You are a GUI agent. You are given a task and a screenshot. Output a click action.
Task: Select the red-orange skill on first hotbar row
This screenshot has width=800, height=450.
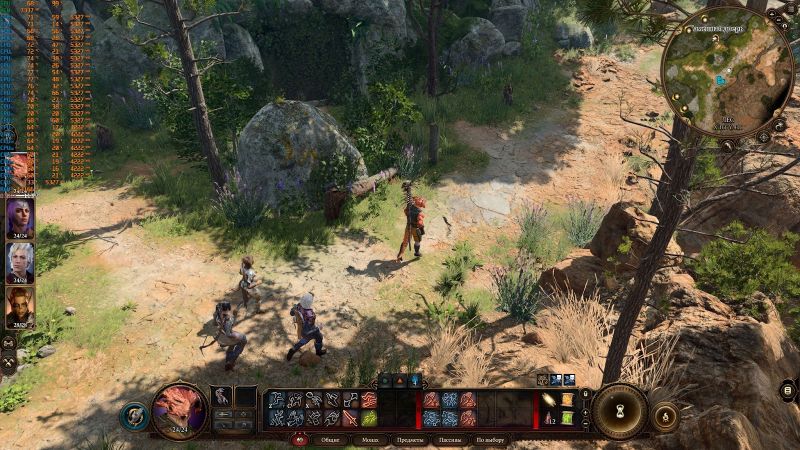(x=369, y=400)
